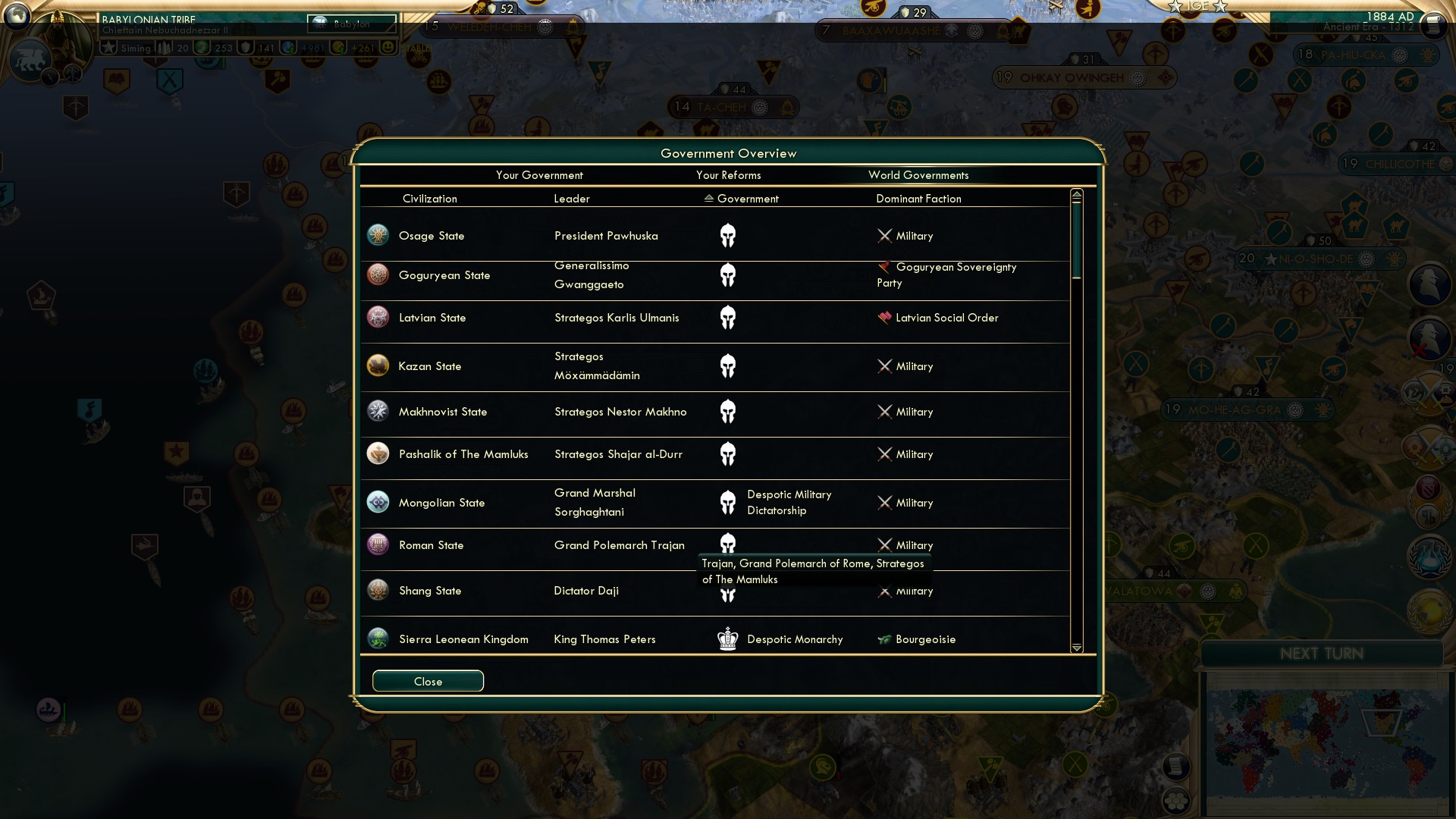This screenshot has height=819, width=1456.
Task: Select the Your Government tab
Action: pyautogui.click(x=540, y=175)
